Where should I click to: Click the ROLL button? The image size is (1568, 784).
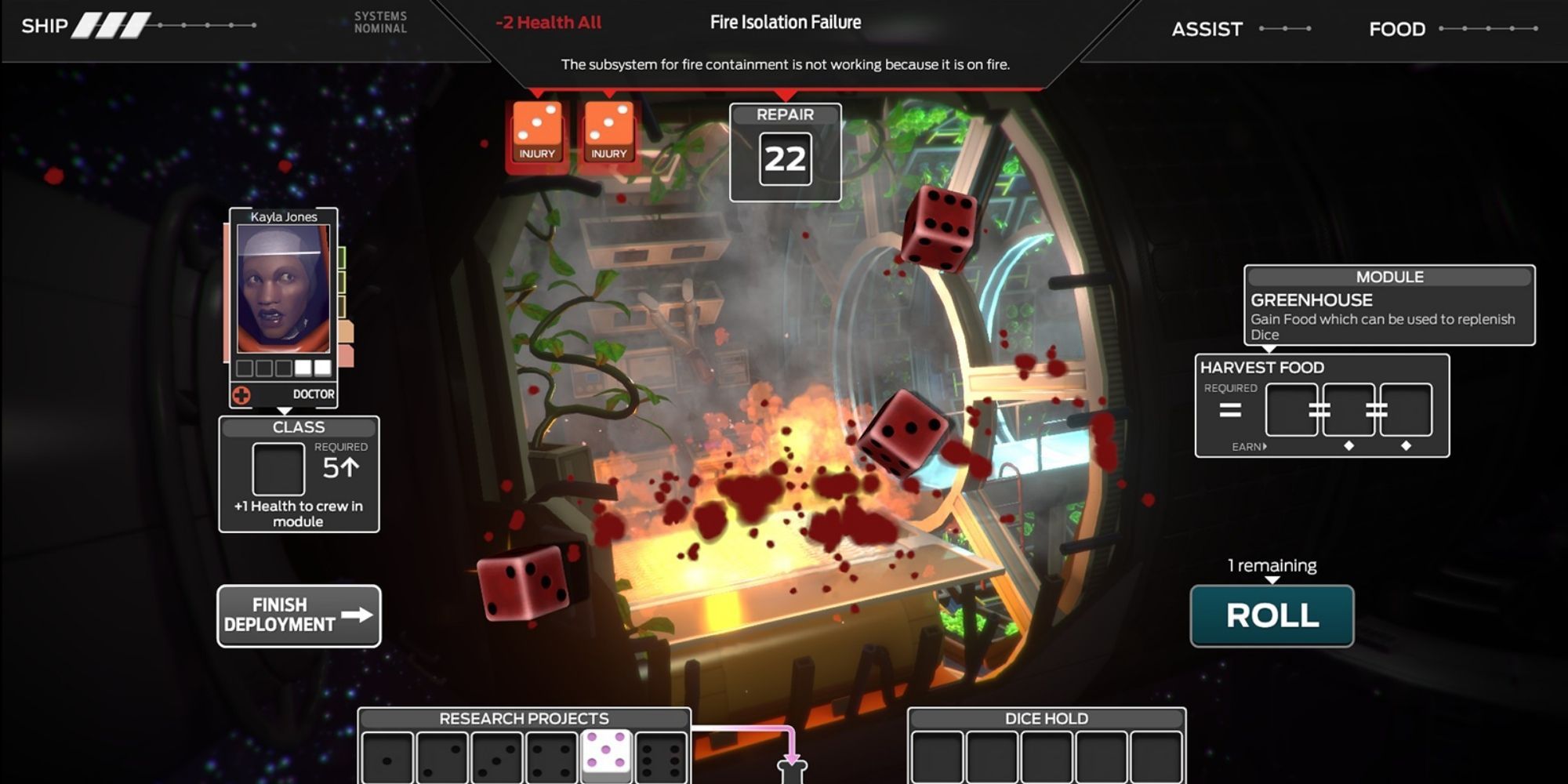point(1272,616)
